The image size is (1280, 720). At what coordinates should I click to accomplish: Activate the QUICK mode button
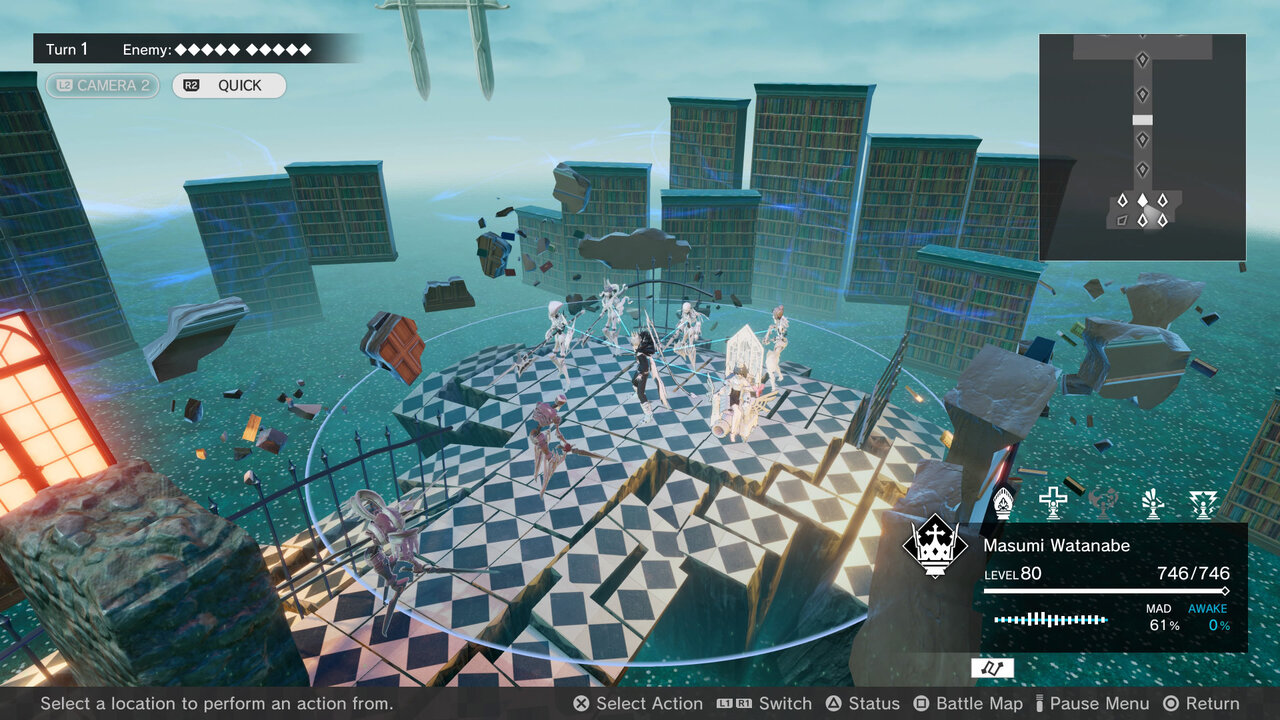229,86
